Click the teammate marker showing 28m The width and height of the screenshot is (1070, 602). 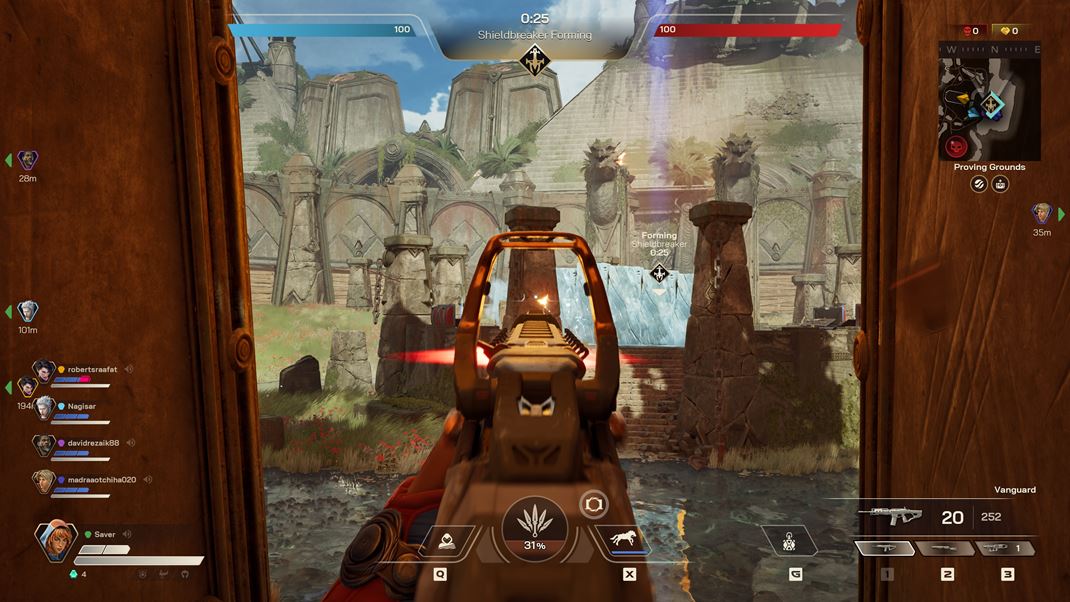pos(27,160)
